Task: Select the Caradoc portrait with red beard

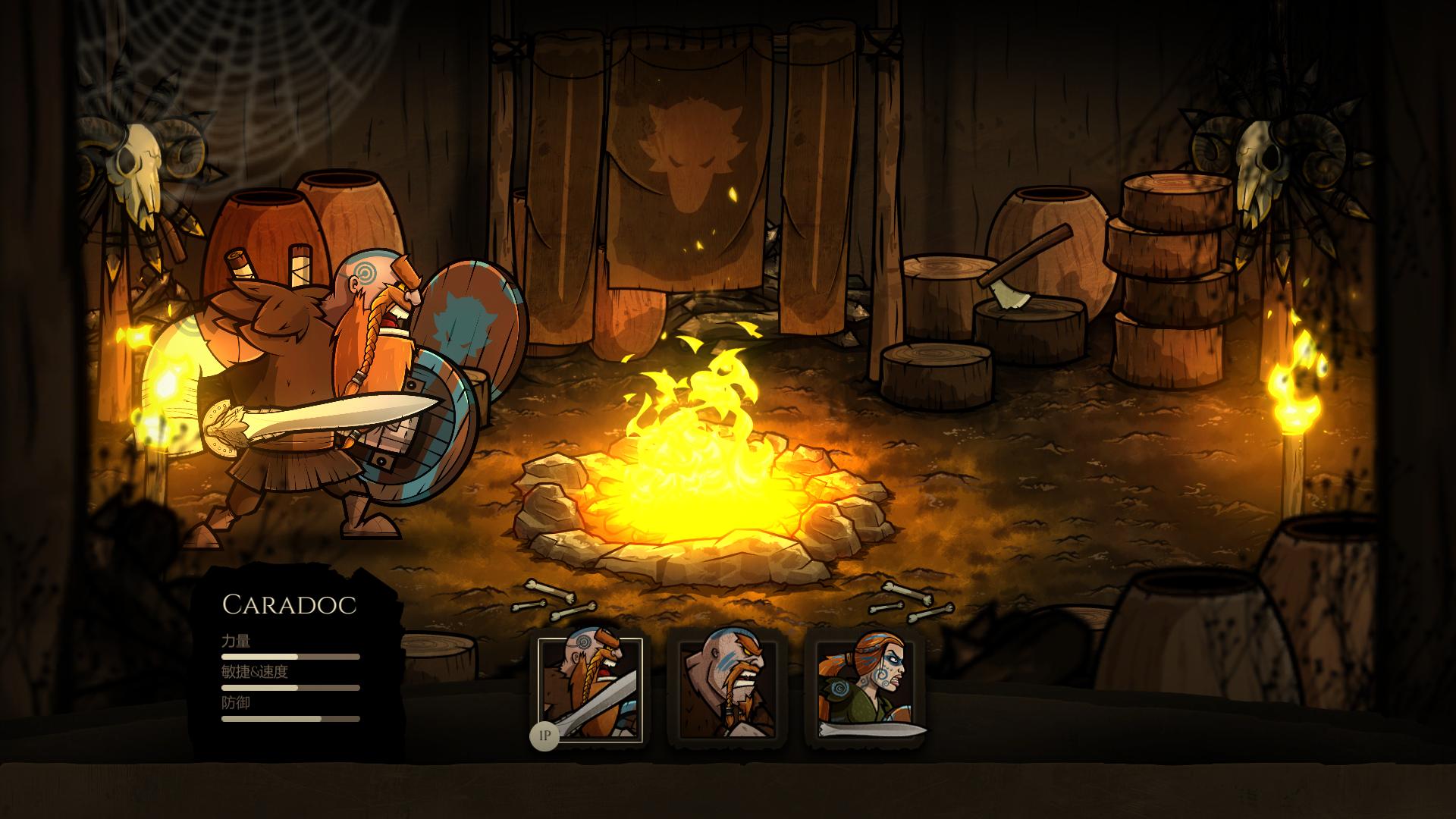Action: [590, 689]
